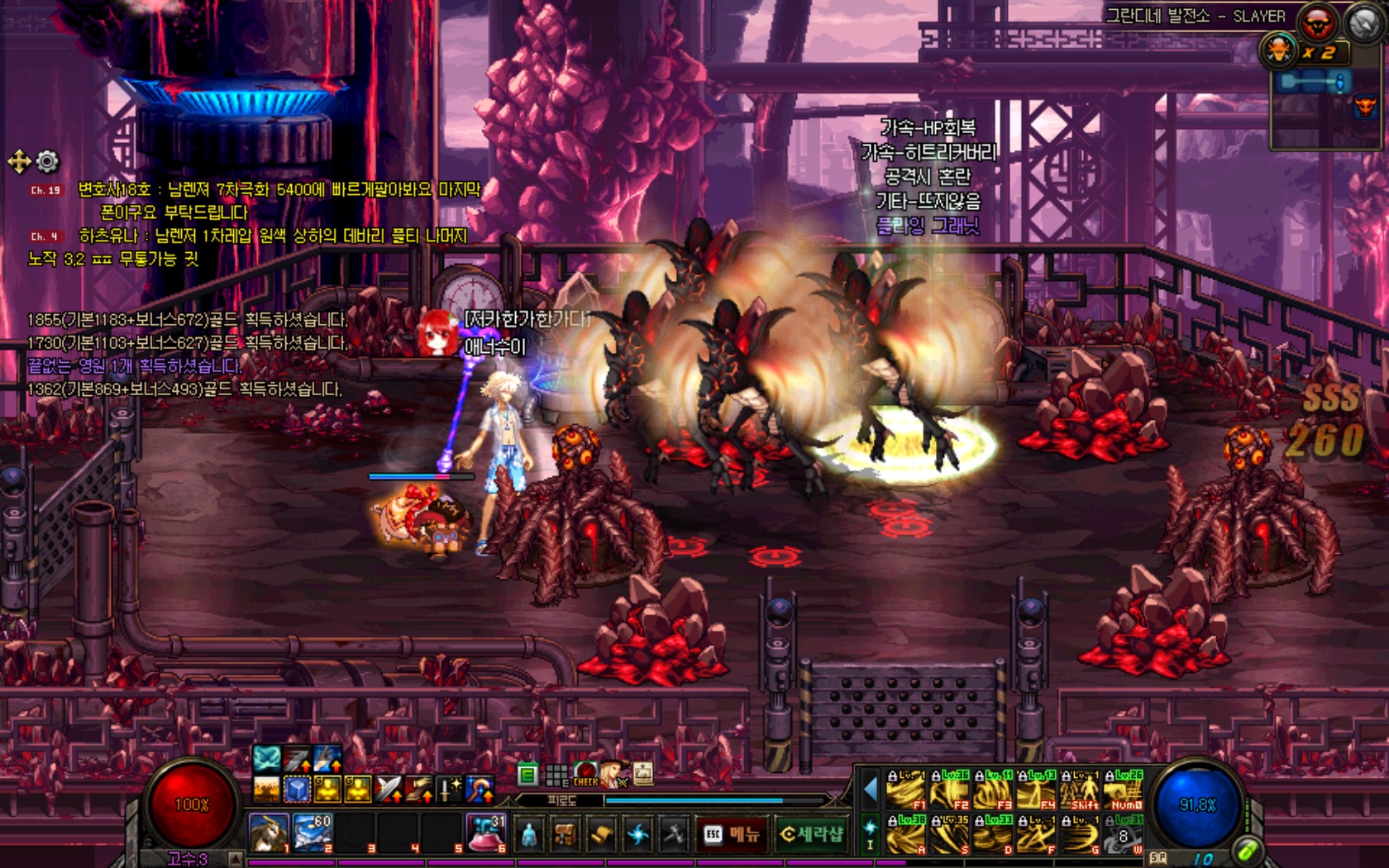The width and height of the screenshot is (1389, 868).
Task: Click the boss room marker on minimap
Action: click(x=1364, y=106)
